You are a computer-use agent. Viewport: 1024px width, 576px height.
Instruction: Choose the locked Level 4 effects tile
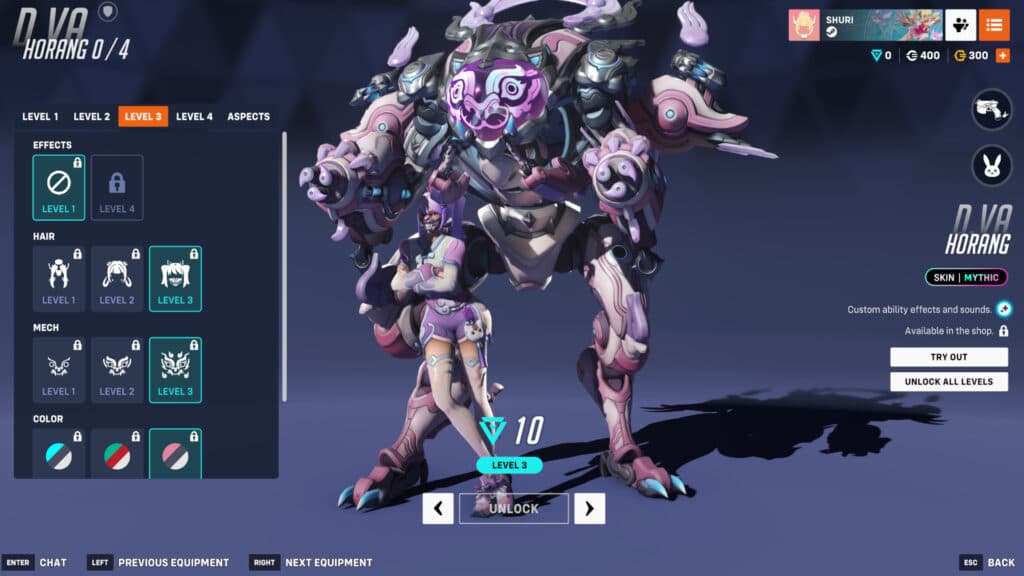(x=117, y=187)
